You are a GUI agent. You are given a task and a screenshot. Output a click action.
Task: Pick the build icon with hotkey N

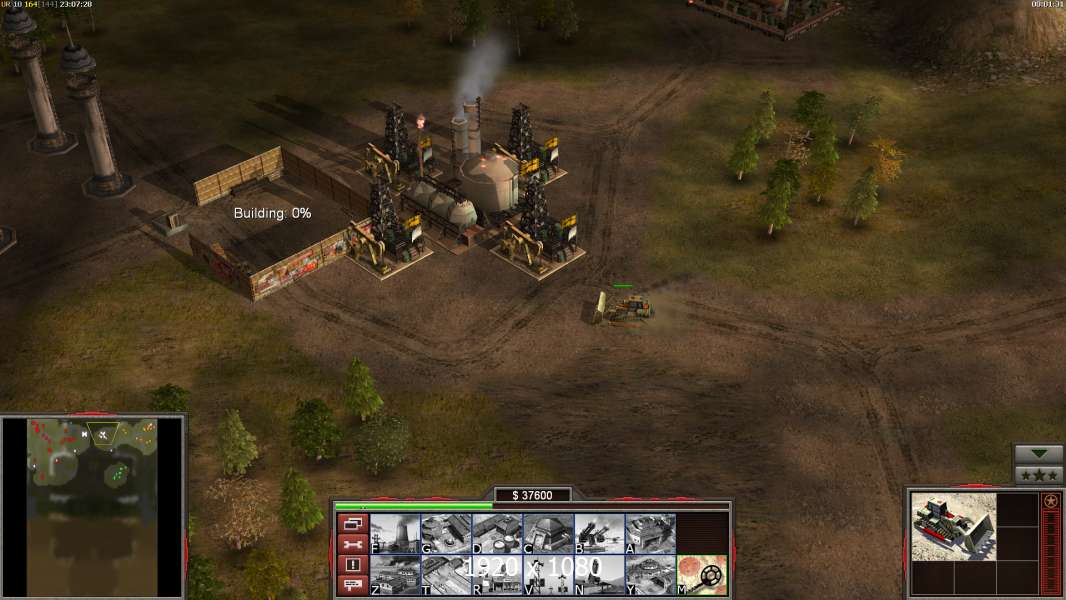[x=599, y=575]
